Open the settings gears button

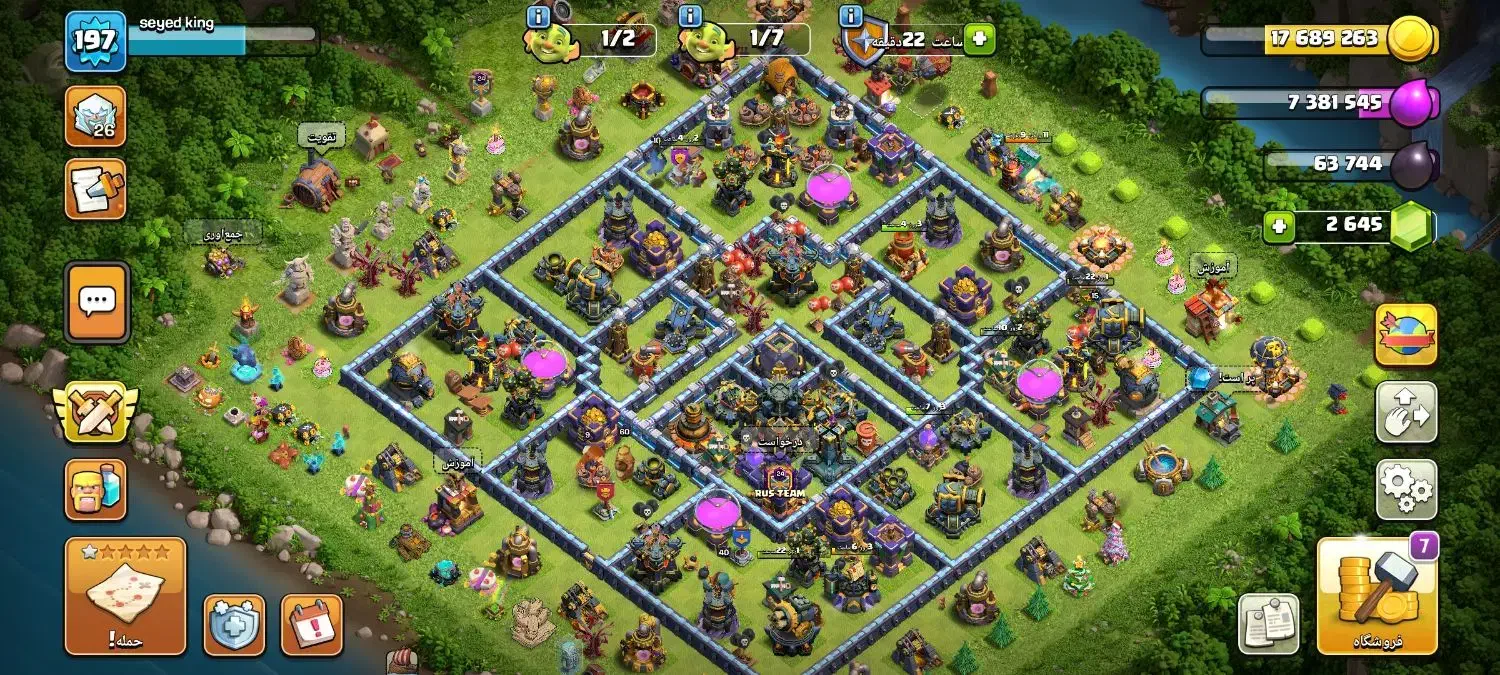point(1406,489)
